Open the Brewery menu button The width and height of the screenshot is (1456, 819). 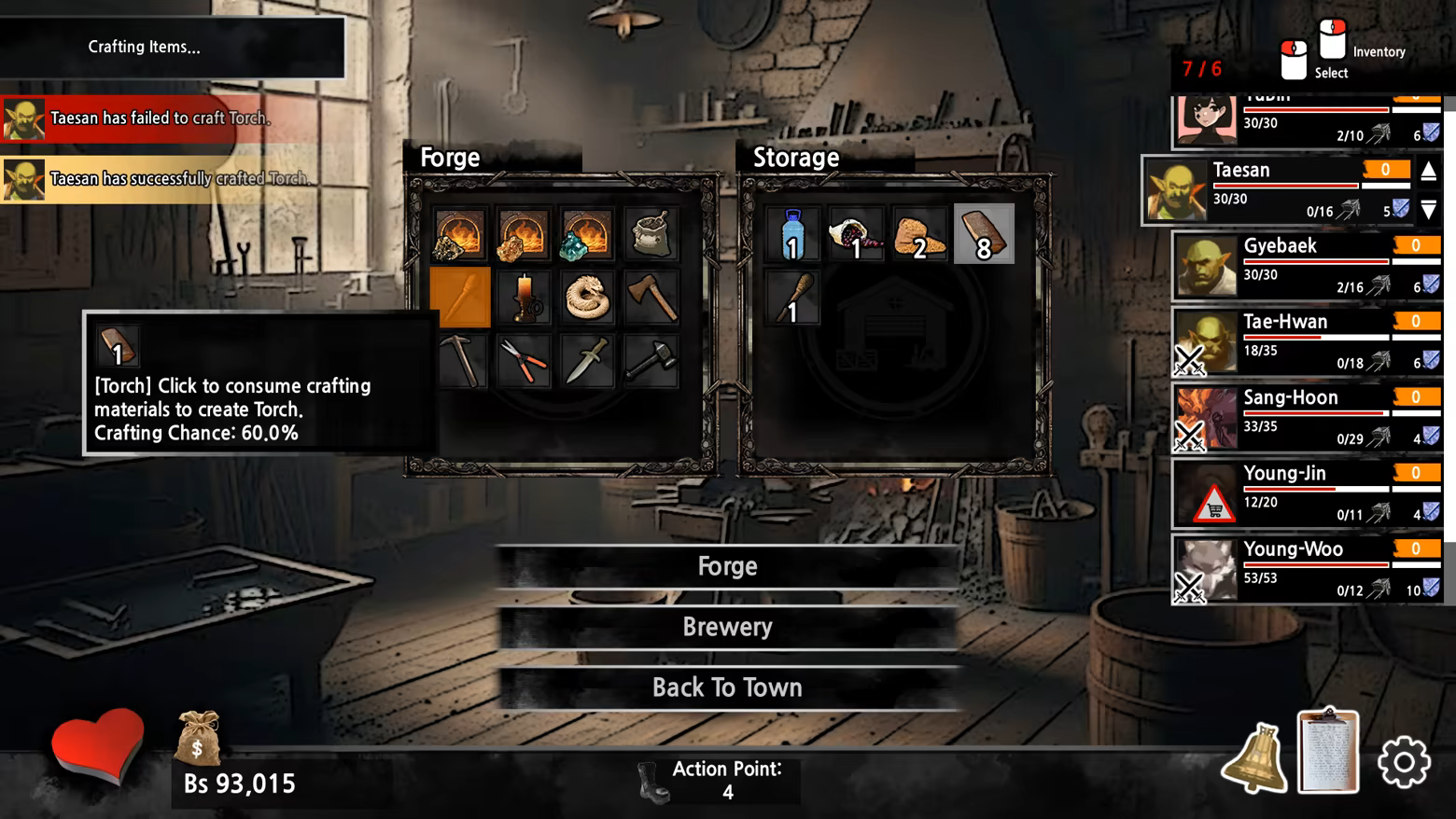(x=727, y=627)
